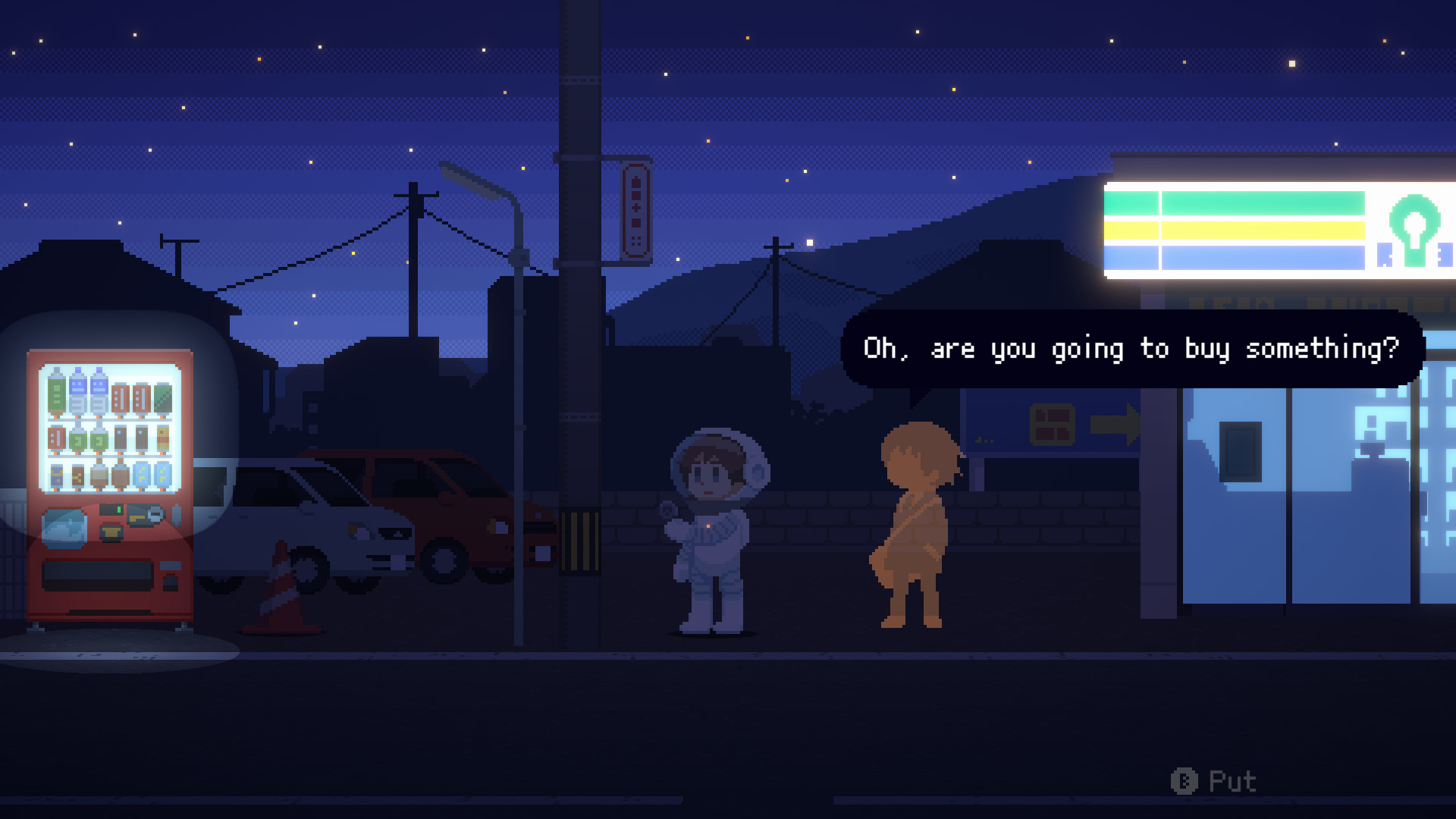
Task: Select a blue can on the bottom shelf
Action: [141, 475]
